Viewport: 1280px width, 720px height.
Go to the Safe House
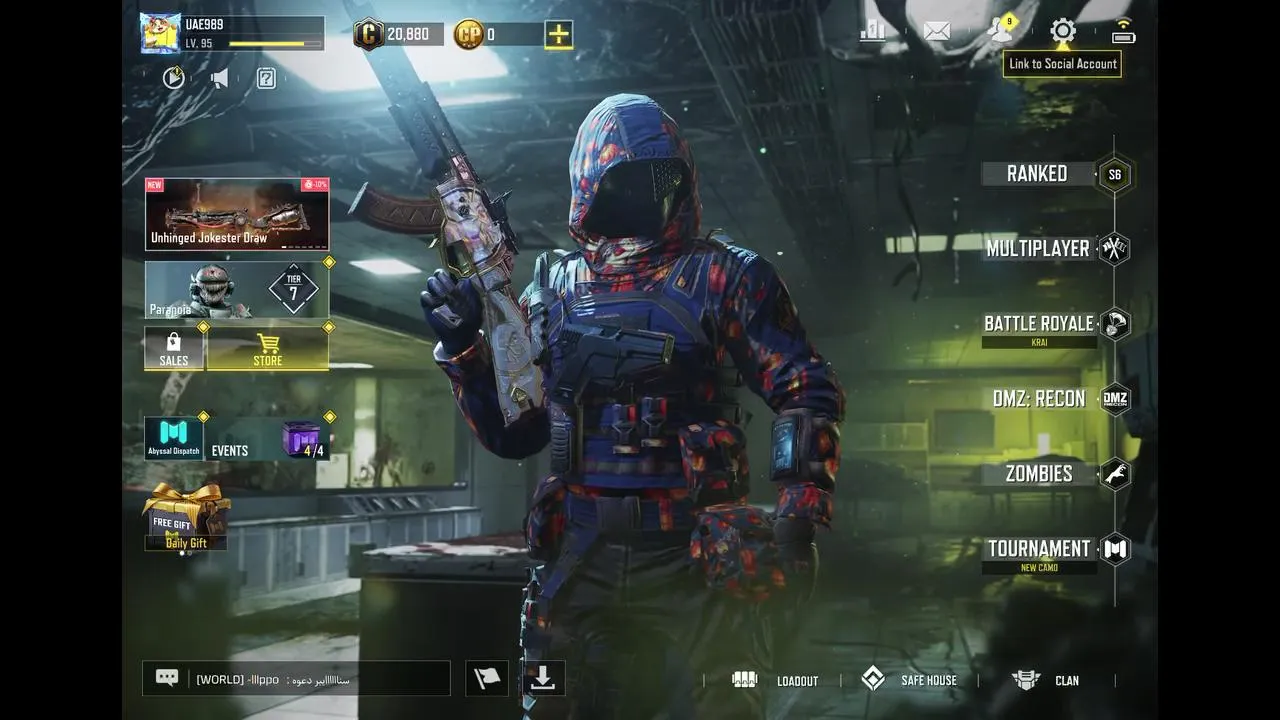point(910,681)
